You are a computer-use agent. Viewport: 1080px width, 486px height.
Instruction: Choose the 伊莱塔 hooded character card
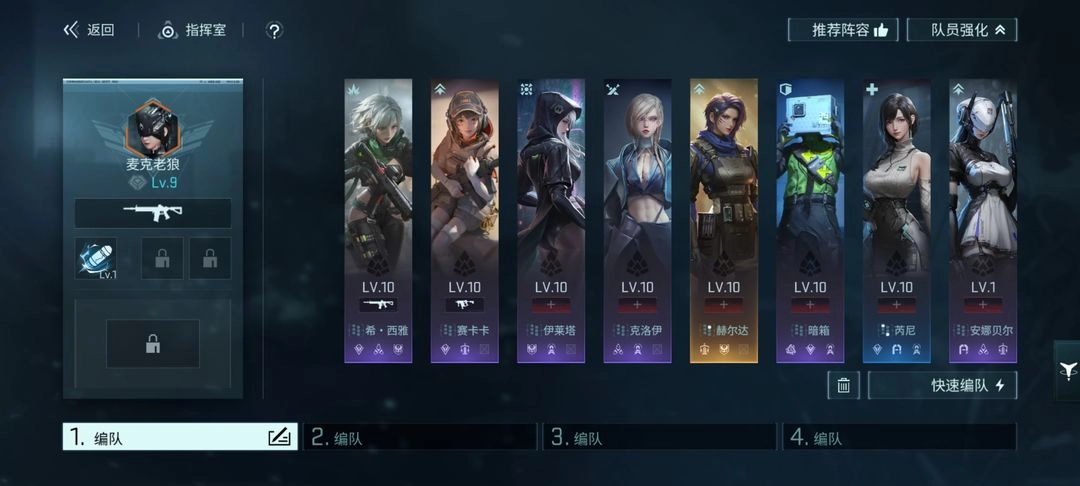[x=551, y=220]
